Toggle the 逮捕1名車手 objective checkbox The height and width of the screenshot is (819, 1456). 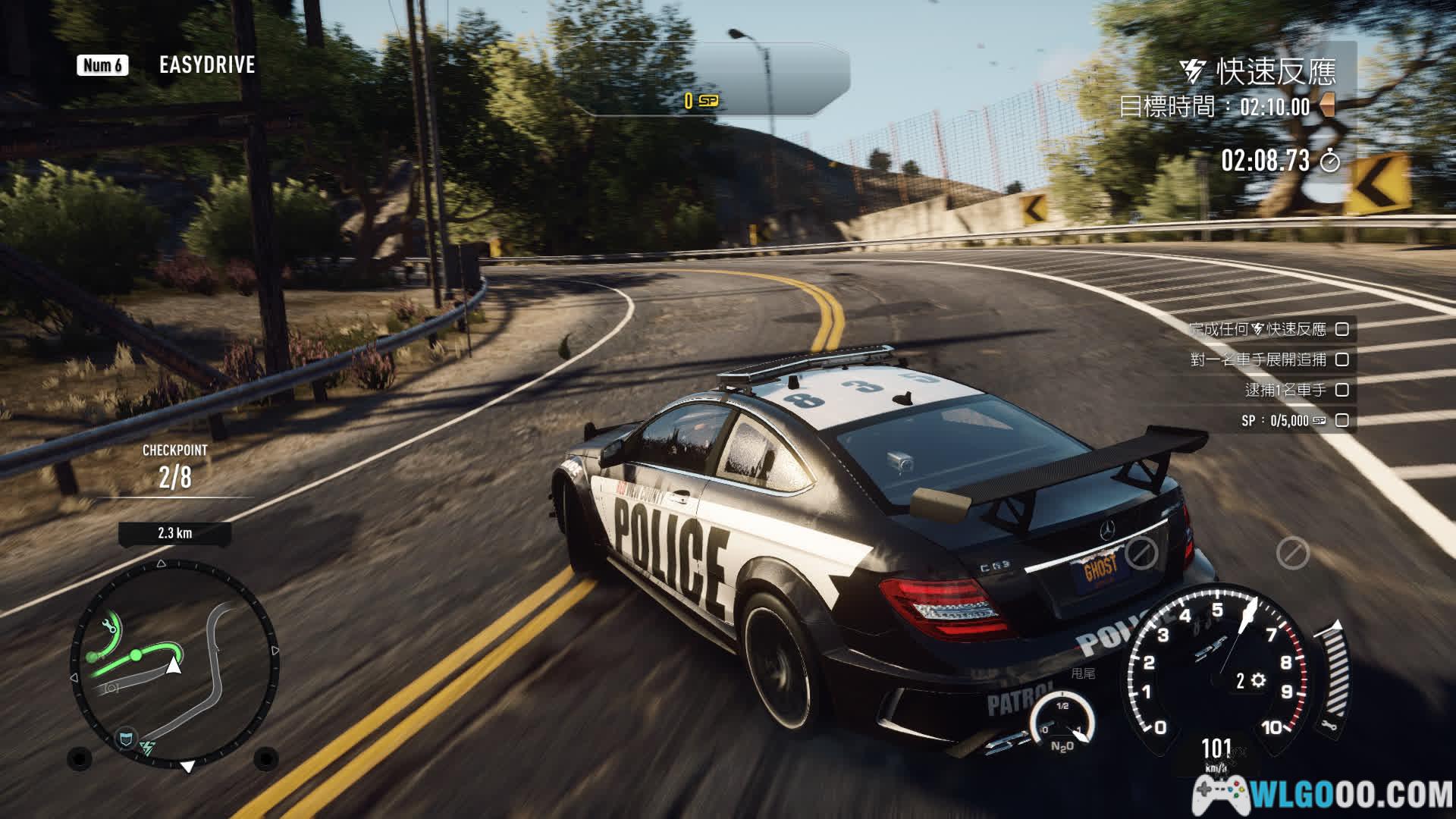coord(1342,390)
